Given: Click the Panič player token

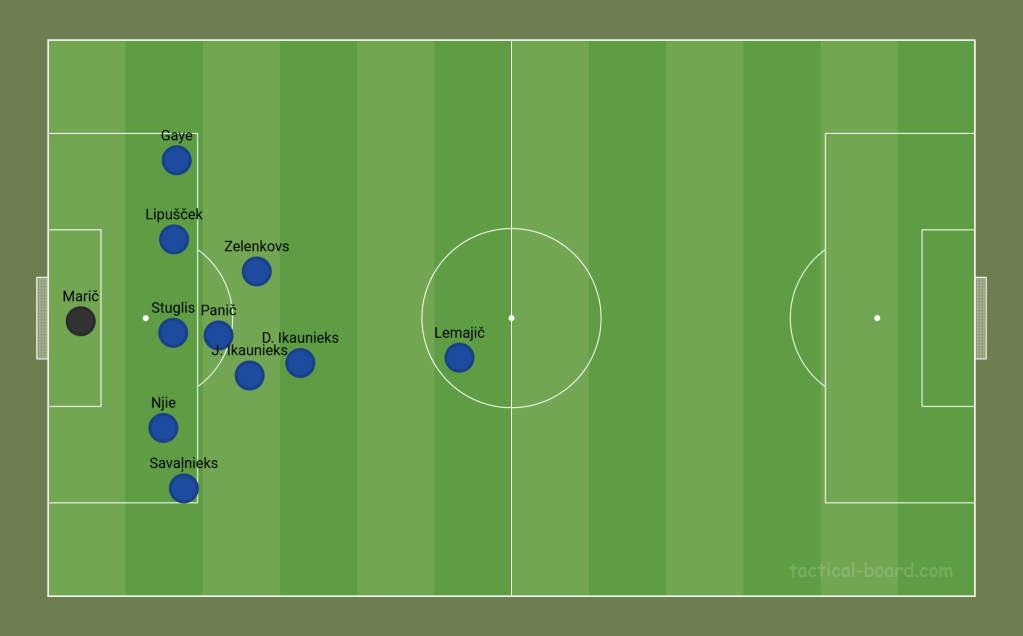Looking at the screenshot, I should pos(218,335).
